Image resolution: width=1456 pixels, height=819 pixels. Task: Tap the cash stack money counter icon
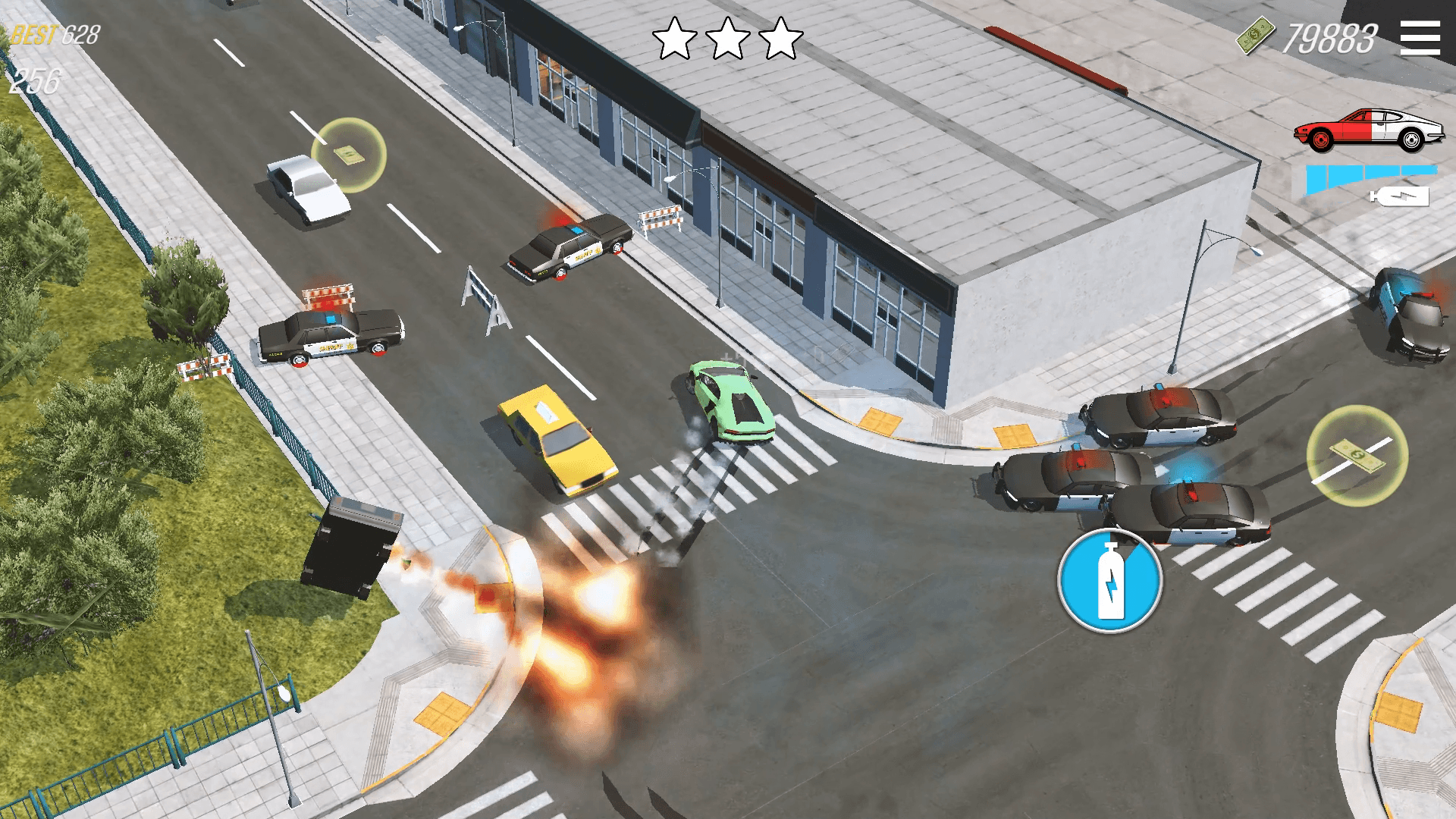point(1255,33)
